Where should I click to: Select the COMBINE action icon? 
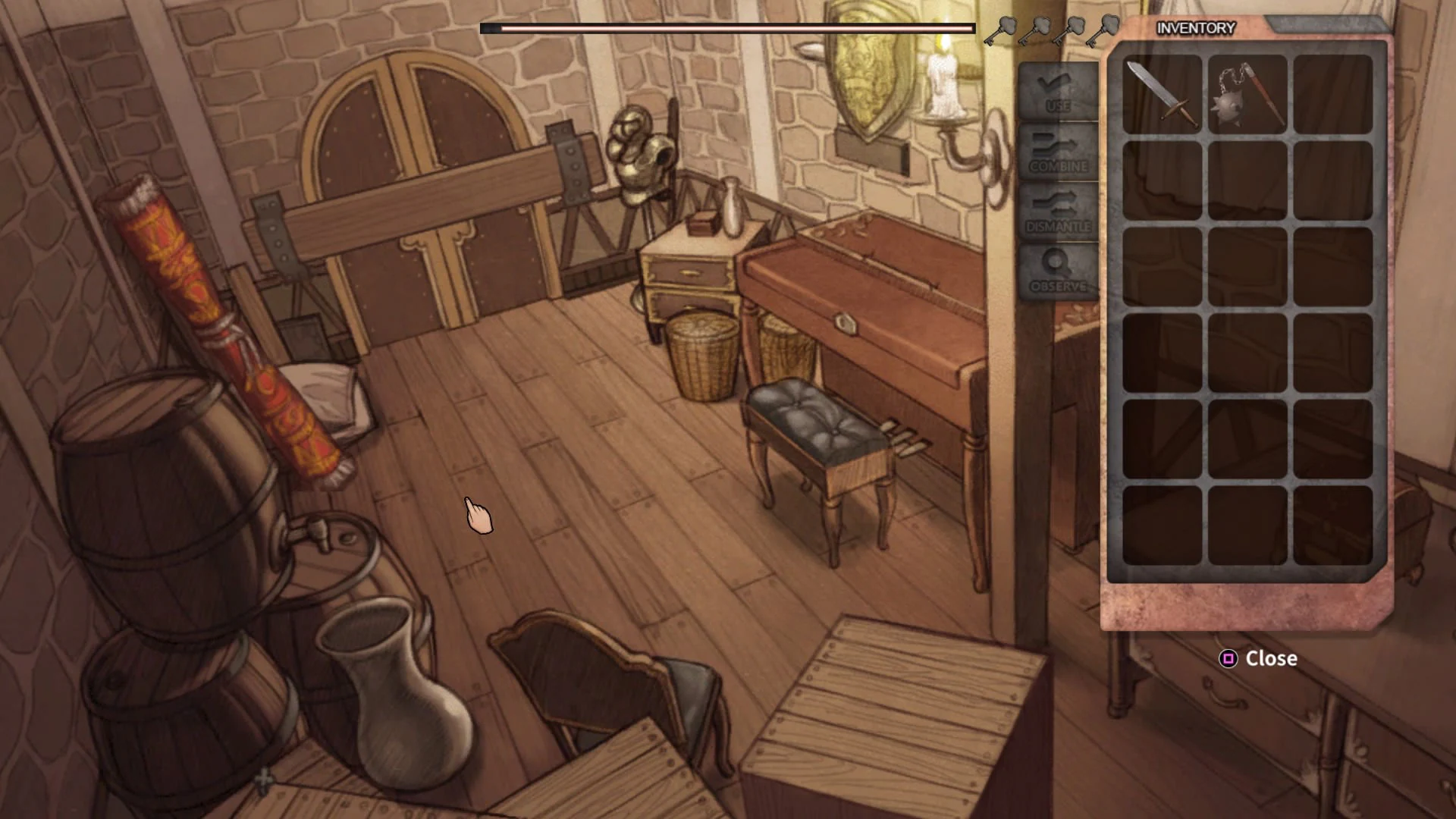(x=1057, y=151)
